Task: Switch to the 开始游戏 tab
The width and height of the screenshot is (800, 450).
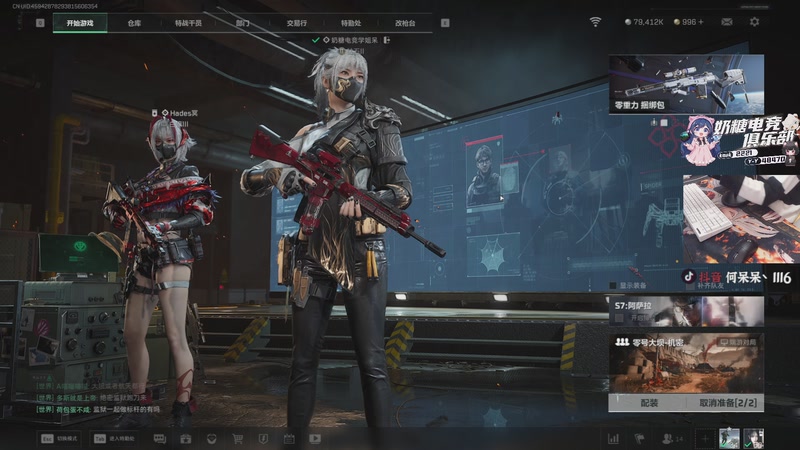Action: pyautogui.click(x=80, y=22)
